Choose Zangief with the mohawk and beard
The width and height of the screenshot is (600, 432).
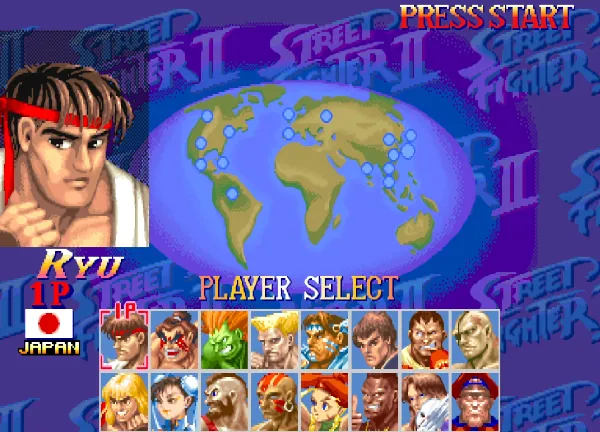tap(224, 399)
